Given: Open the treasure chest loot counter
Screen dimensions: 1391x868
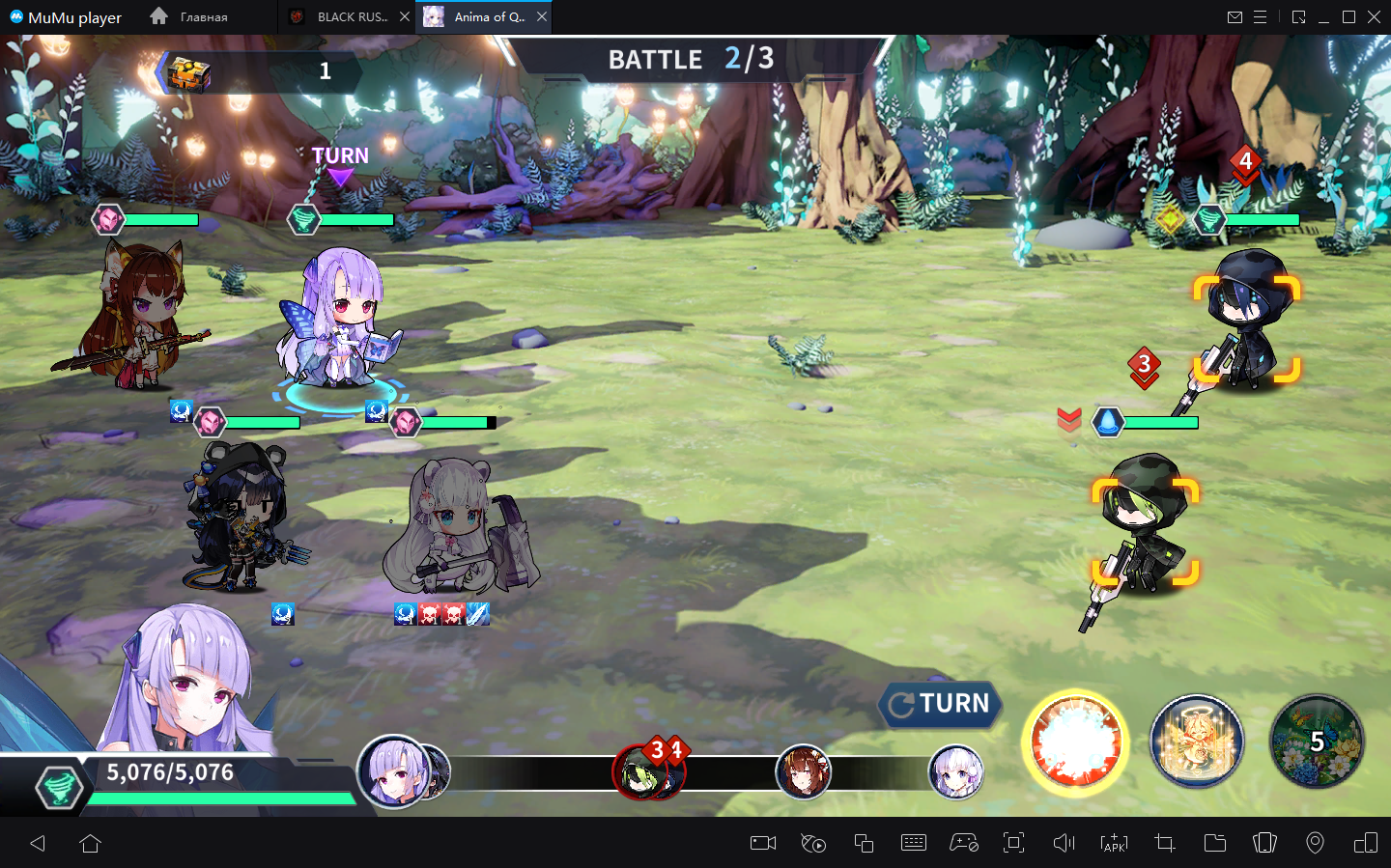Looking at the screenshot, I should click(188, 72).
